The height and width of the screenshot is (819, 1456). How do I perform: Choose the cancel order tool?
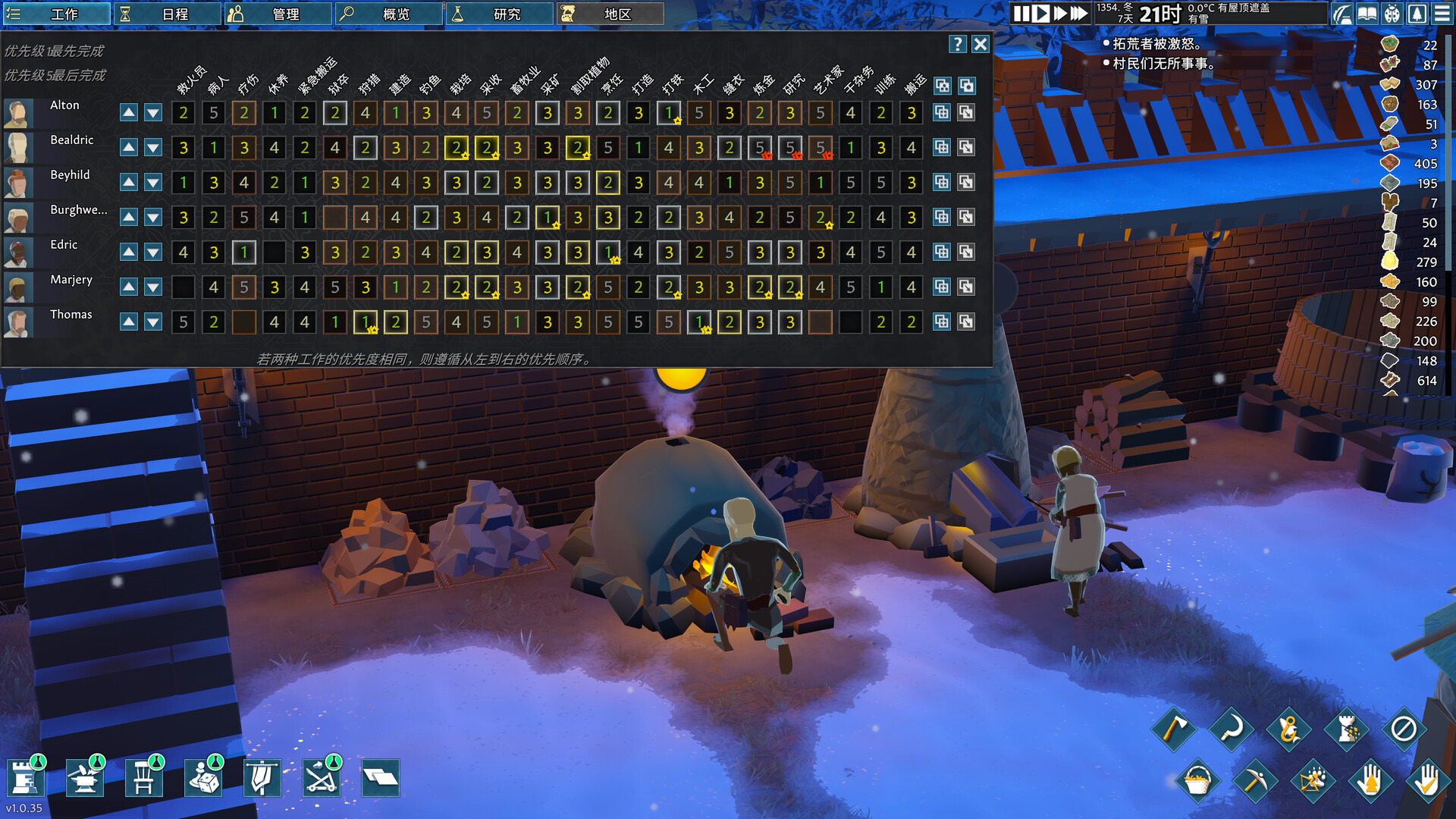click(1403, 730)
